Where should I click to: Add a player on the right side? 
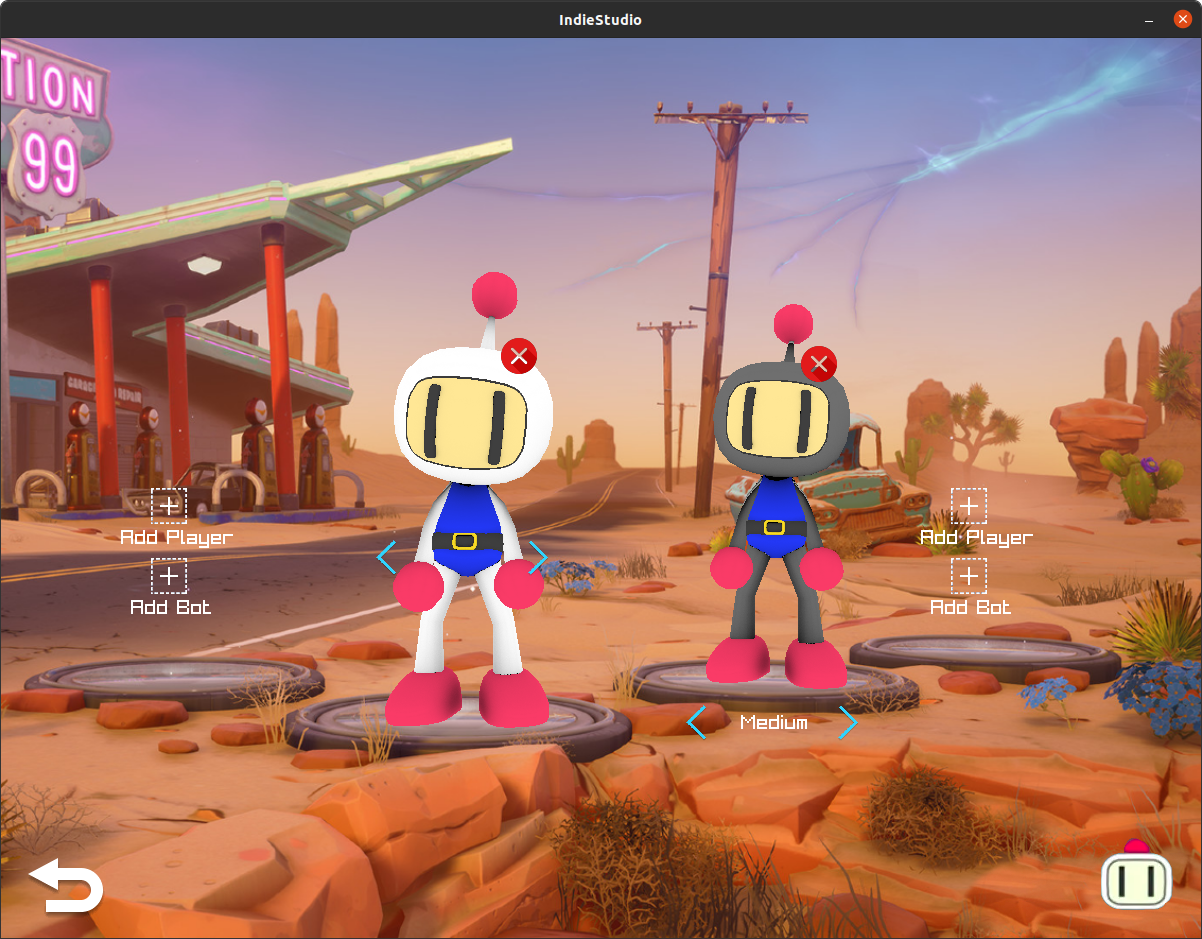968,506
